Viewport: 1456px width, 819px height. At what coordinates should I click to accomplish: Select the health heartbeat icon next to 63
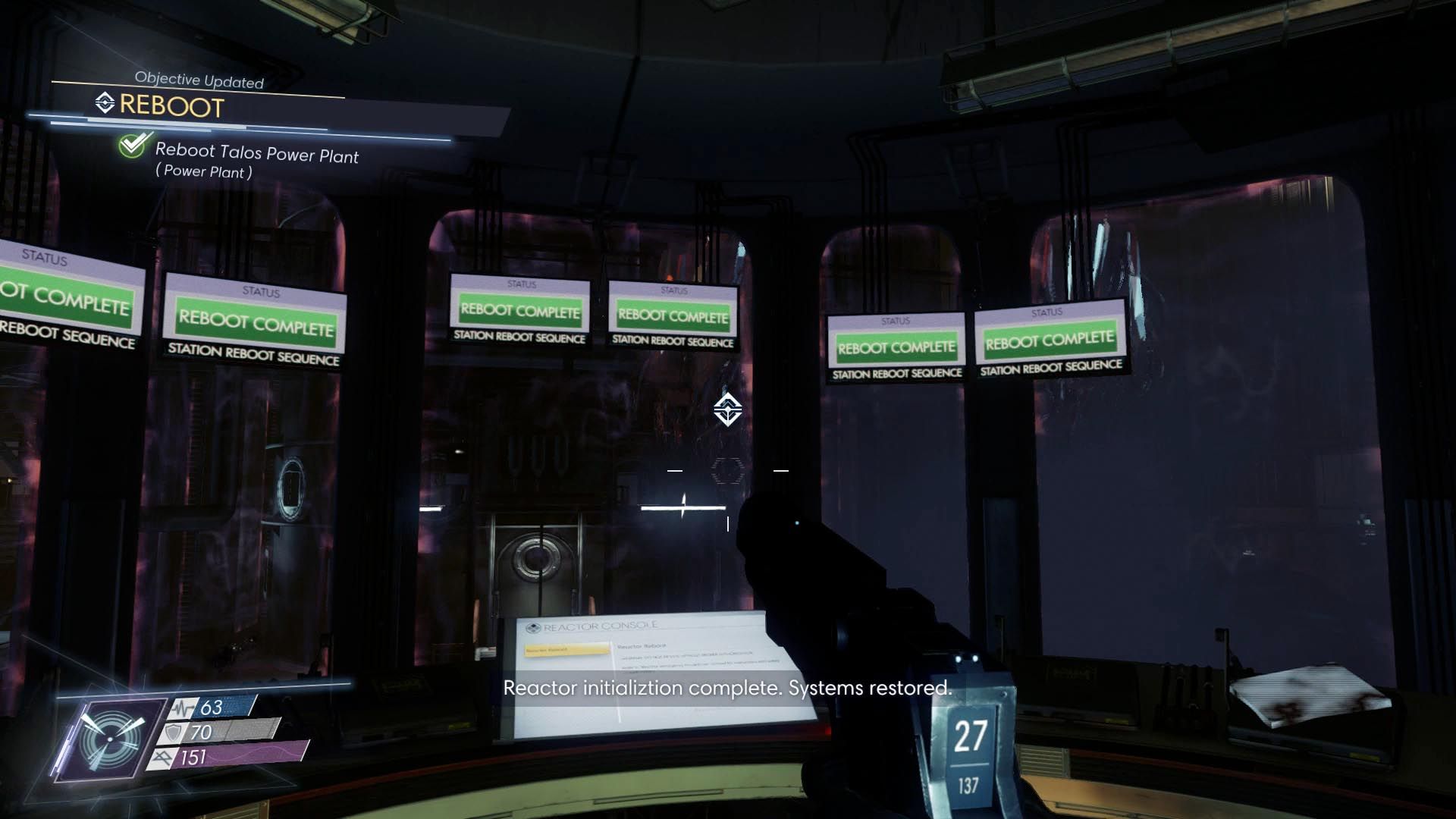pos(179,707)
